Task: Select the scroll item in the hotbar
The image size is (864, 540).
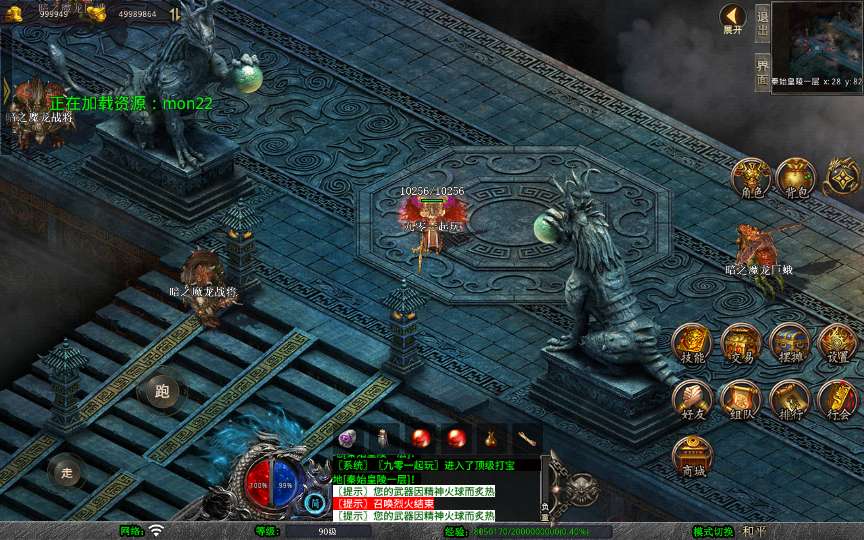Action: [527, 438]
